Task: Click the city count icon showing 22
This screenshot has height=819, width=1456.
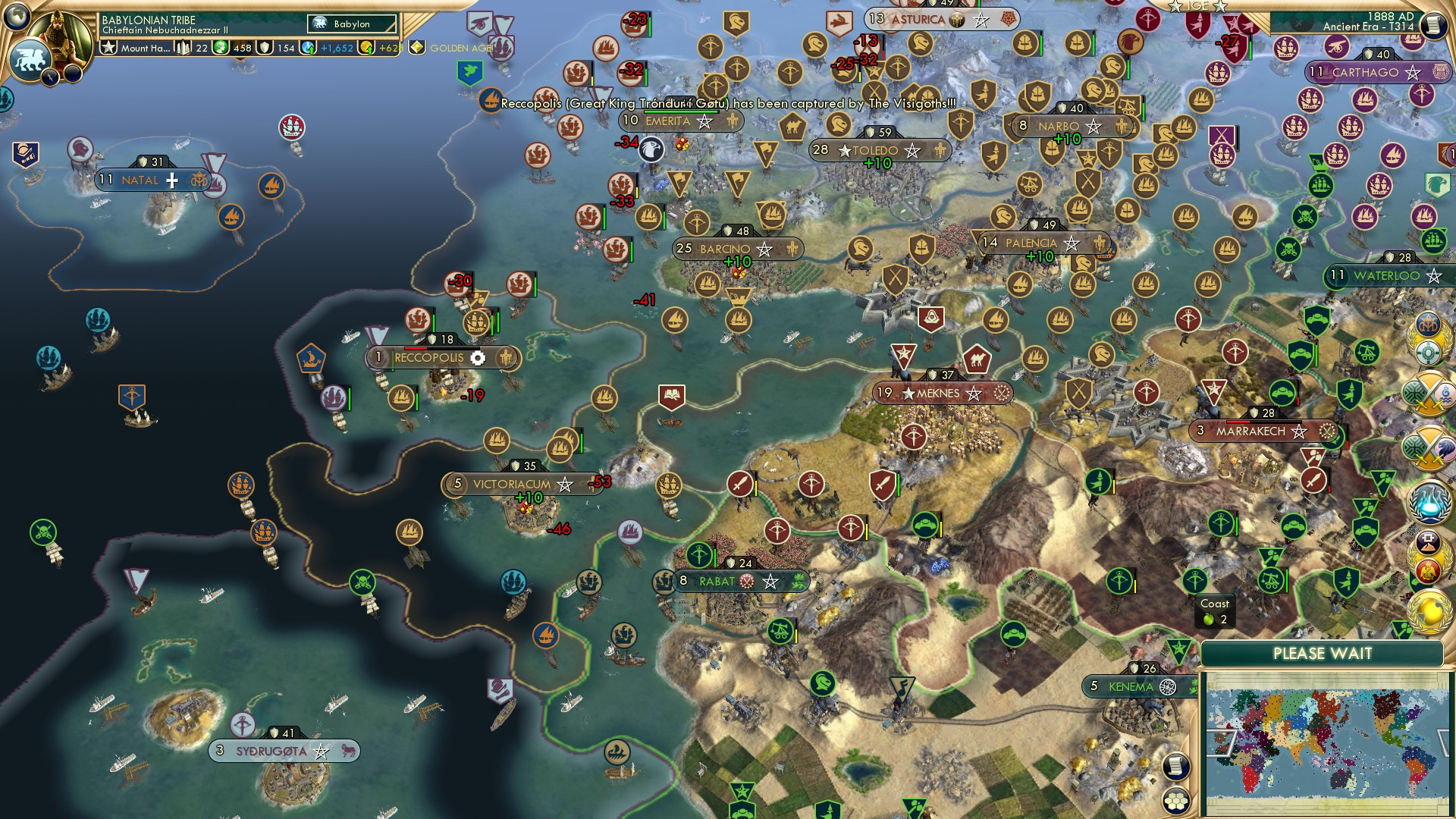Action: pyautogui.click(x=183, y=48)
